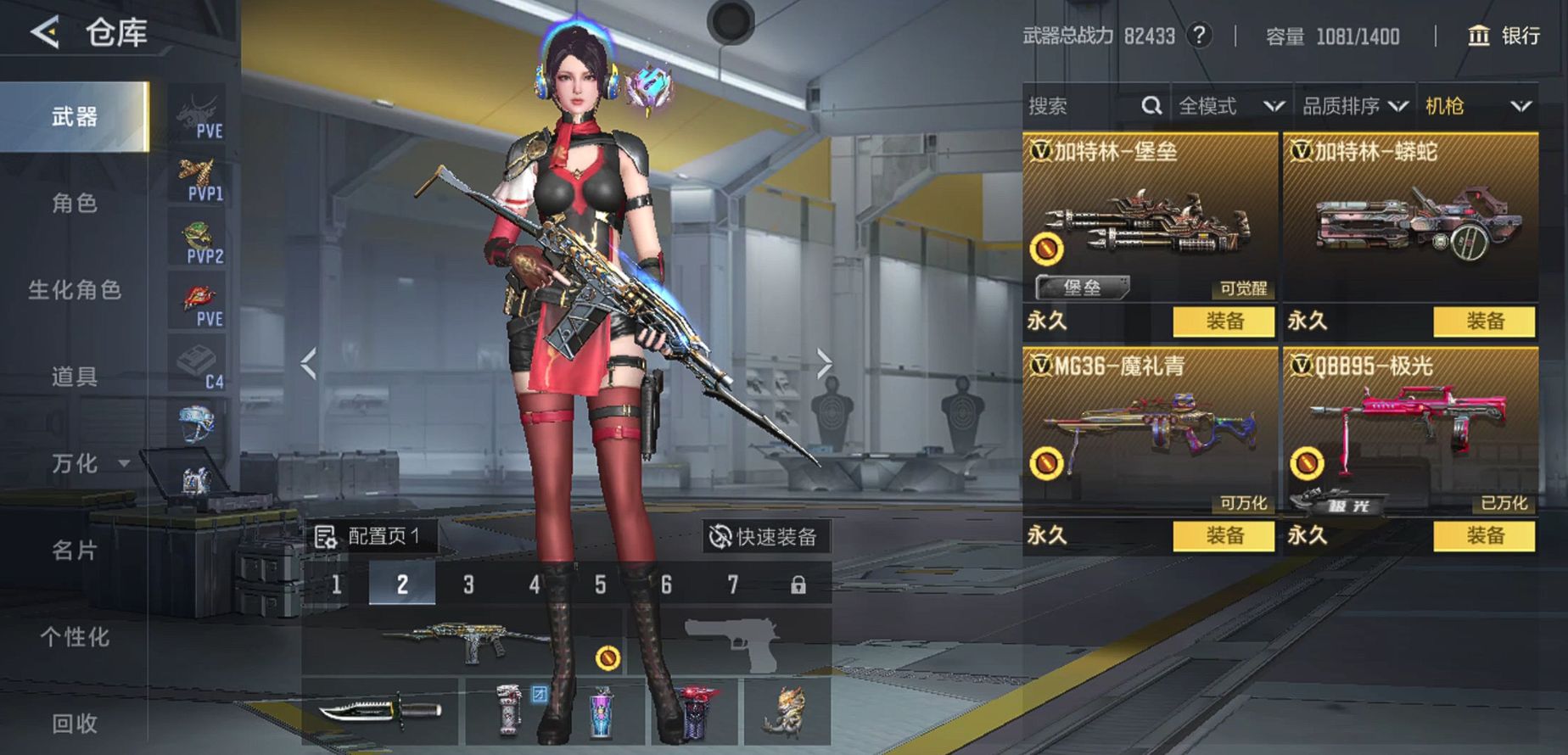Activate 快速装备 quick equip
1568x755 pixels.
coord(764,537)
